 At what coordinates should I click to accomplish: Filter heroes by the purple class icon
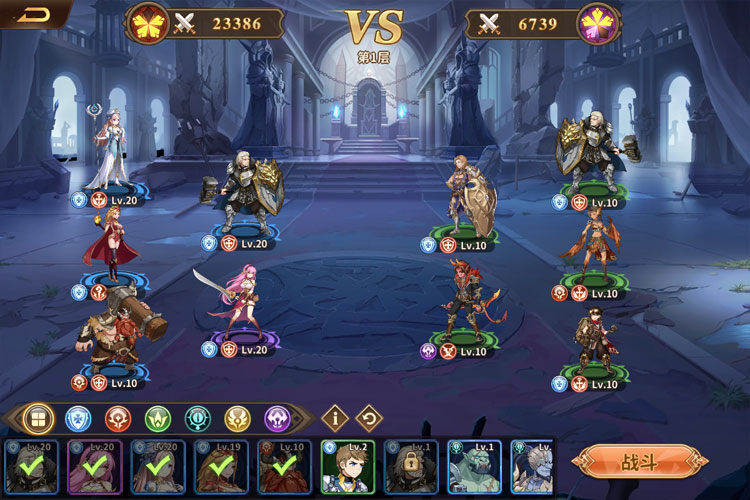click(277, 418)
